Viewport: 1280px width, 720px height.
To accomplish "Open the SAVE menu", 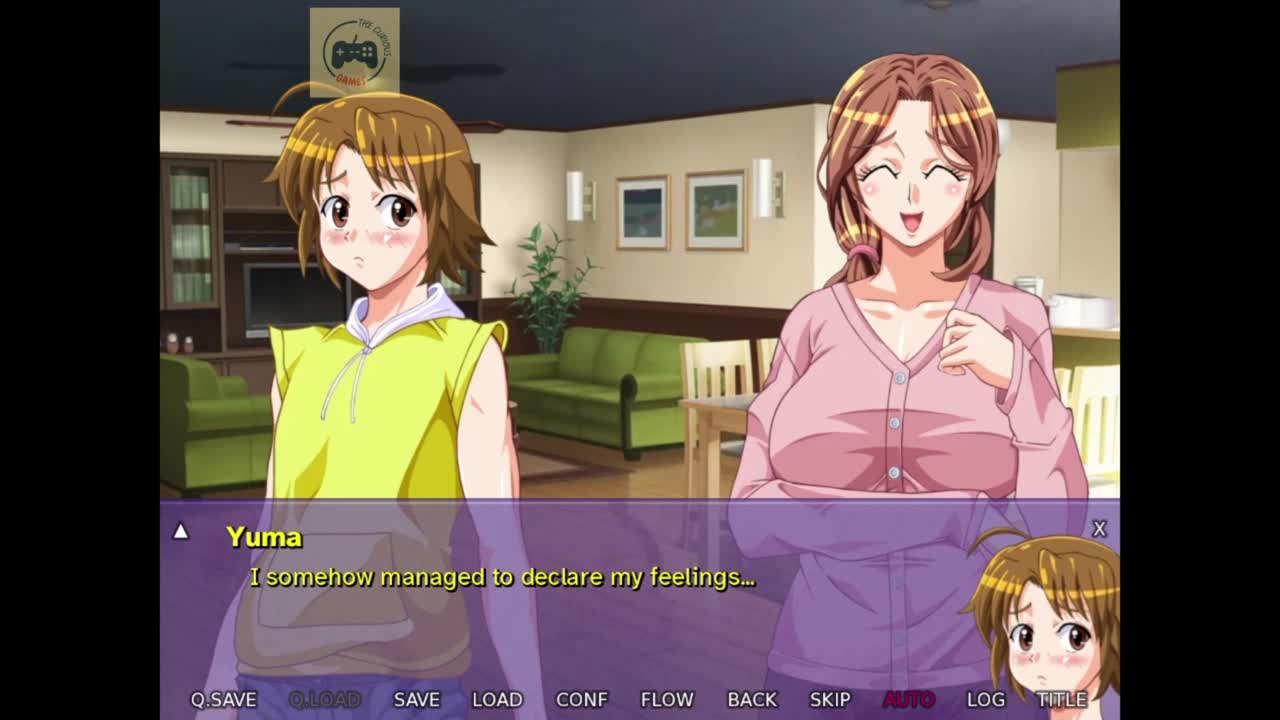I will 416,700.
